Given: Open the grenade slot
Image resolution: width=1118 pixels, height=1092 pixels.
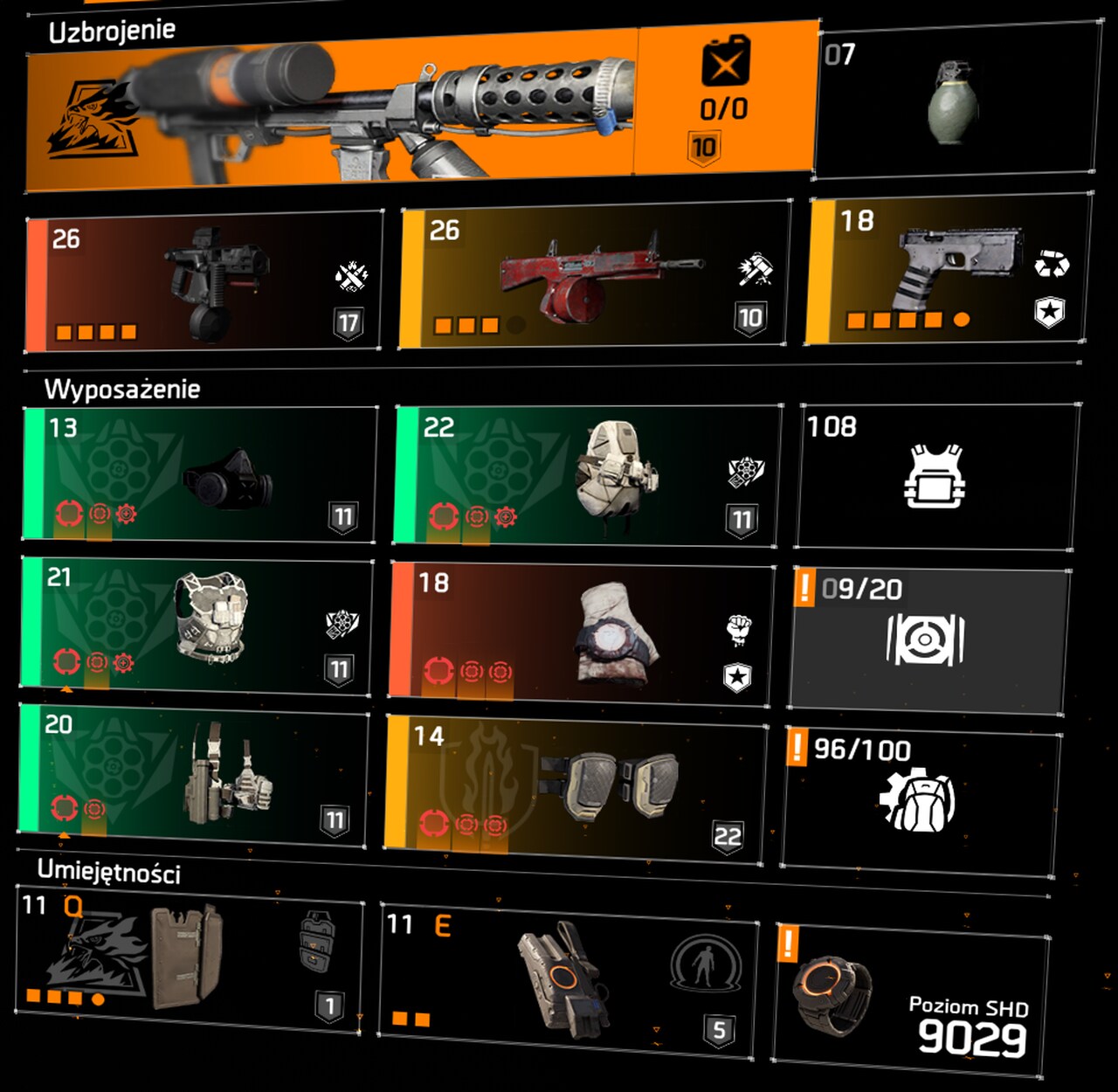Looking at the screenshot, I should tap(954, 100).
